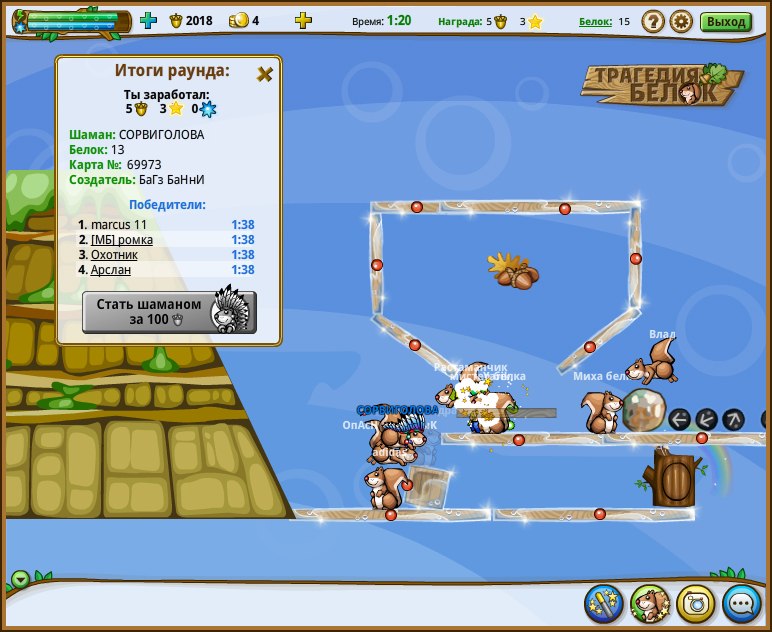Open the magic wand menu
This screenshot has width=772, height=632.
coord(603,603)
